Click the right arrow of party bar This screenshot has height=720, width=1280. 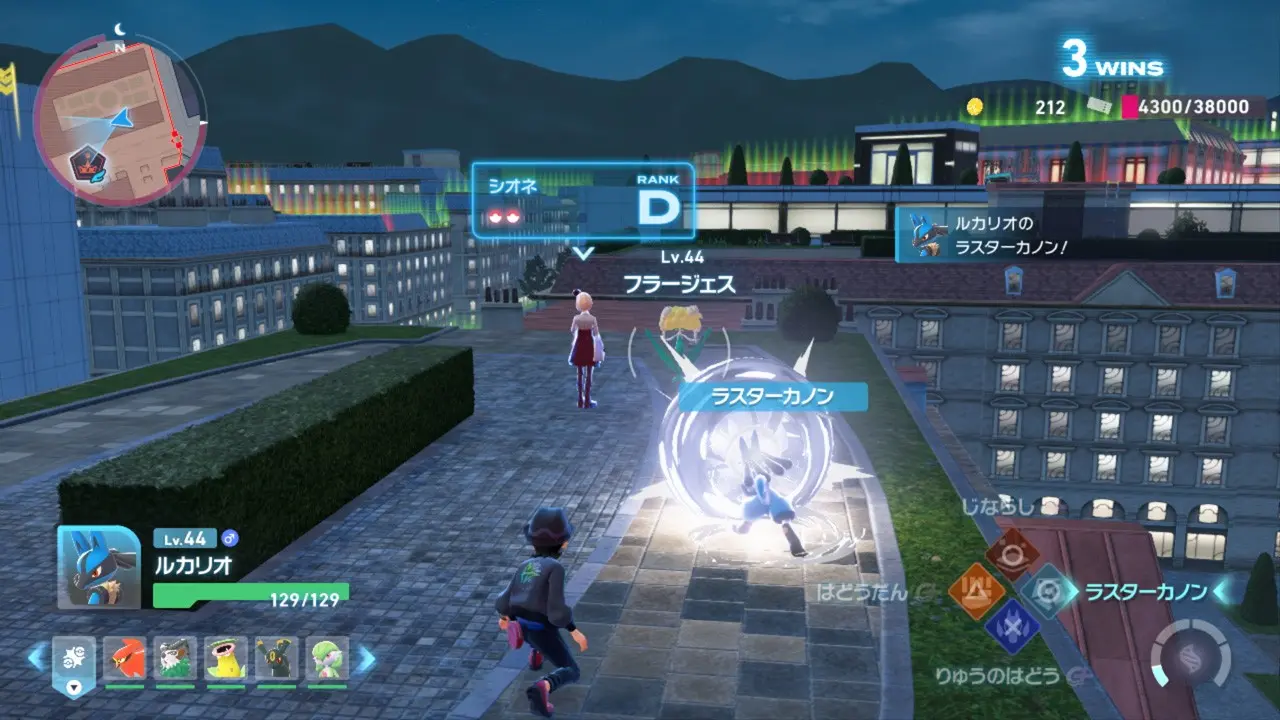(366, 657)
